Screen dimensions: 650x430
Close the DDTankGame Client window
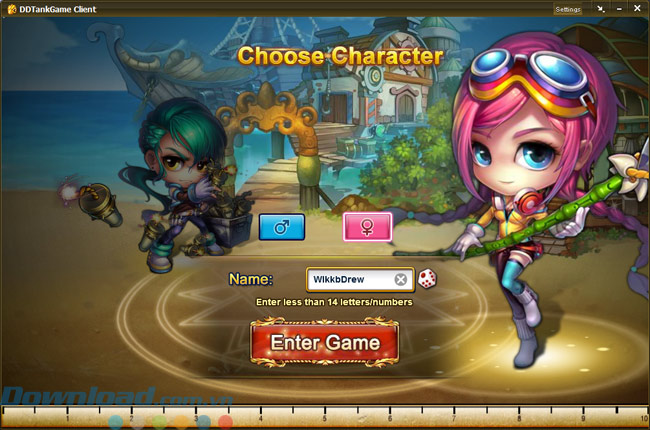click(x=637, y=9)
